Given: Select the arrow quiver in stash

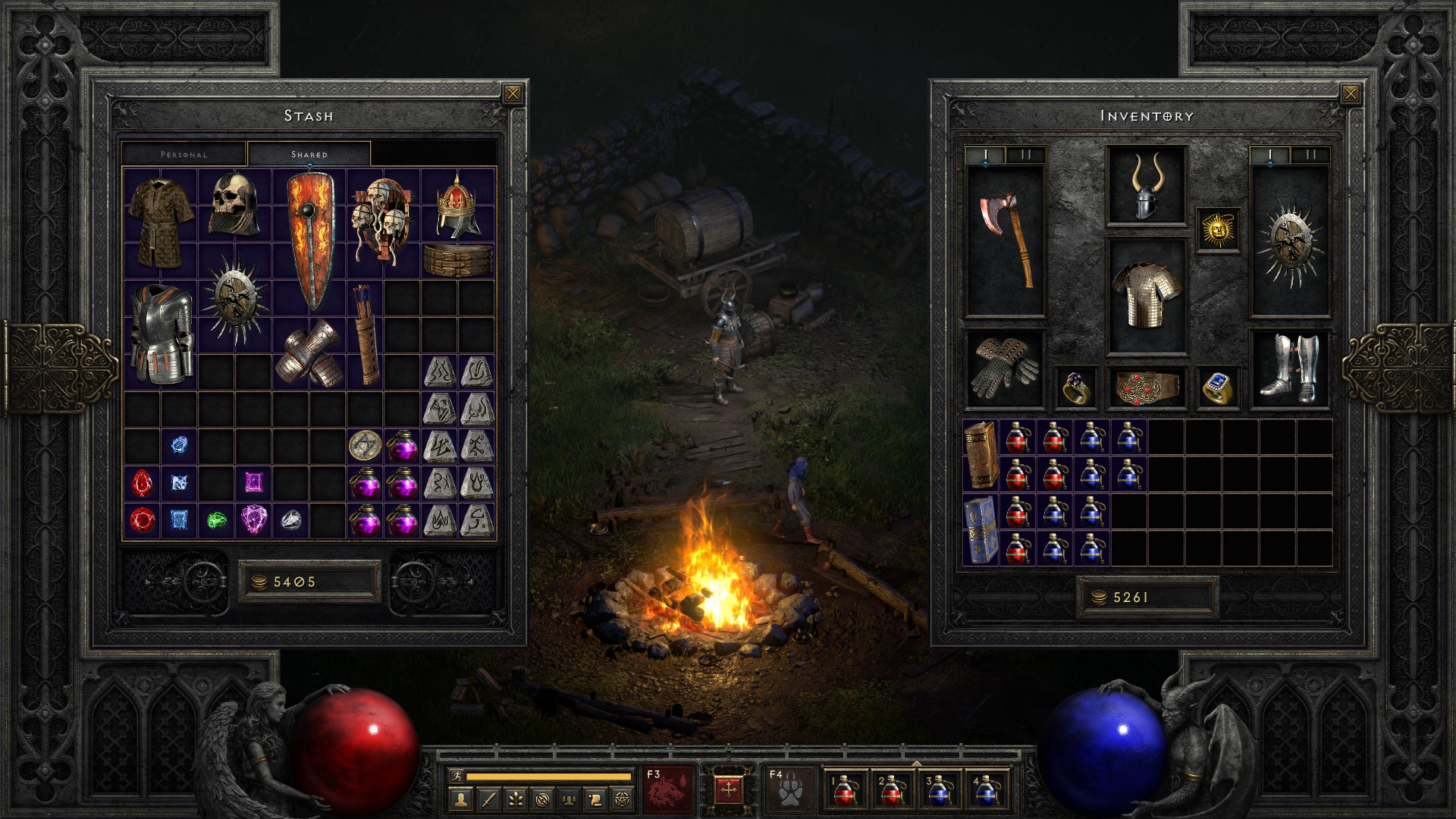Looking at the screenshot, I should [x=366, y=334].
